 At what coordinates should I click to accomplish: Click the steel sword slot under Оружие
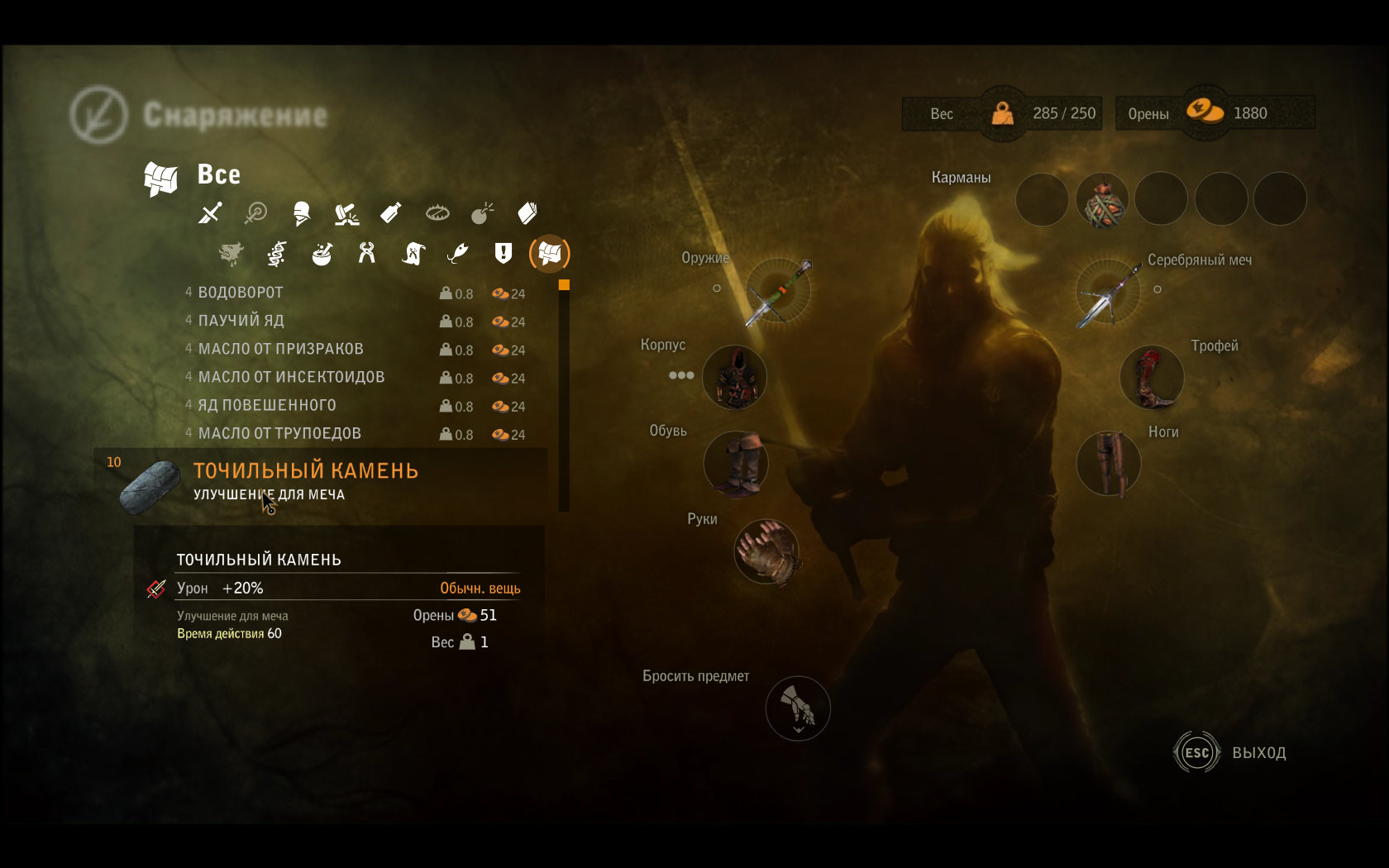click(778, 290)
